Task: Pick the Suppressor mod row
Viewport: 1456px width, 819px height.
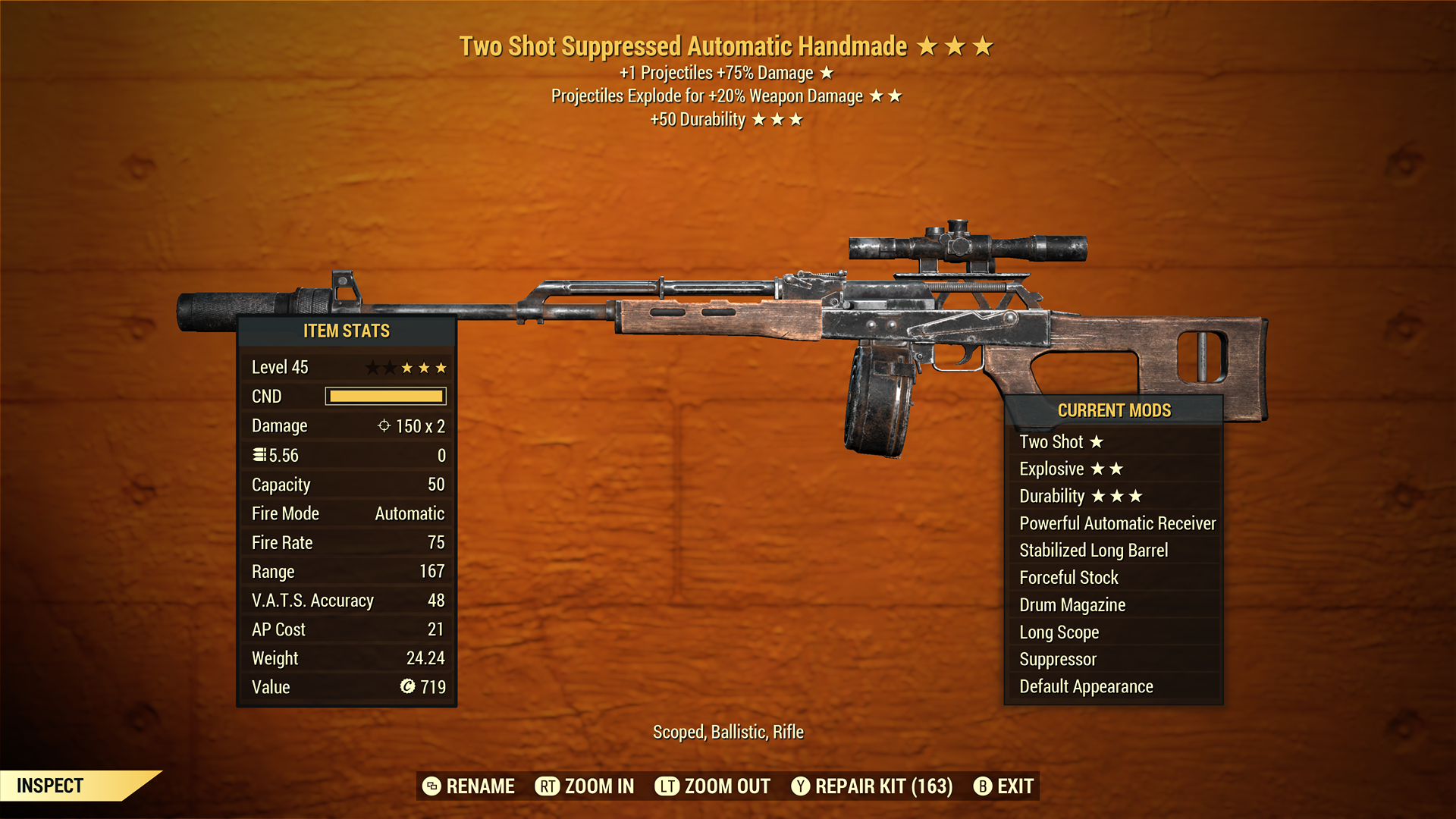Action: (x=1057, y=660)
